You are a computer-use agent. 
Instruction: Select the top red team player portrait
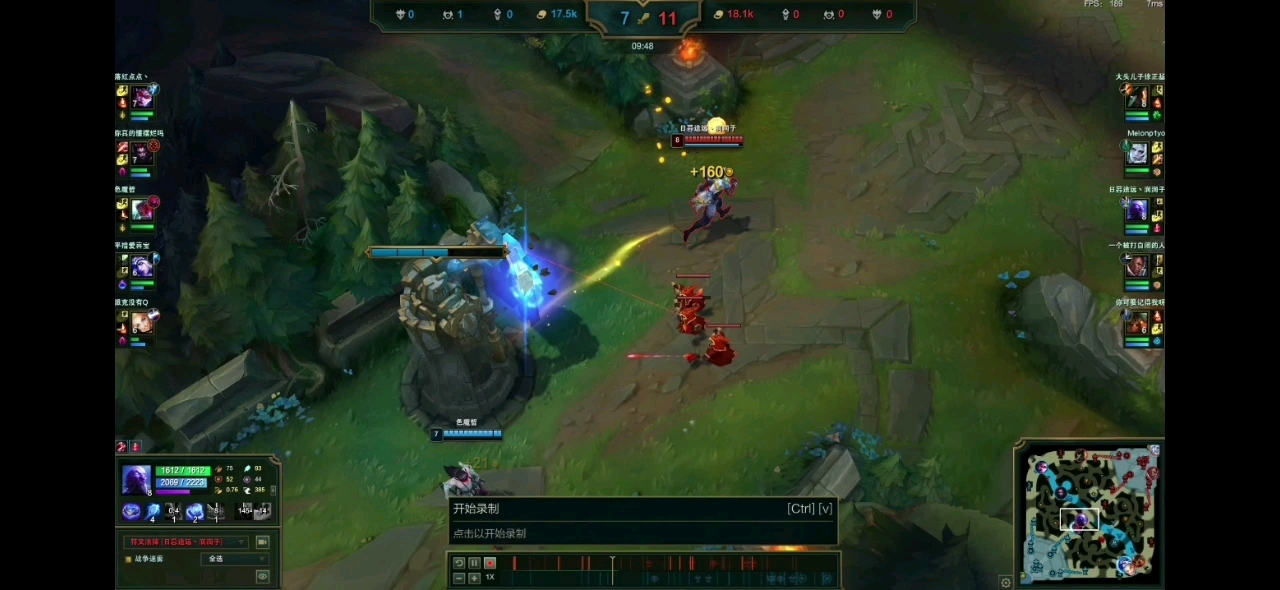pos(1137,98)
